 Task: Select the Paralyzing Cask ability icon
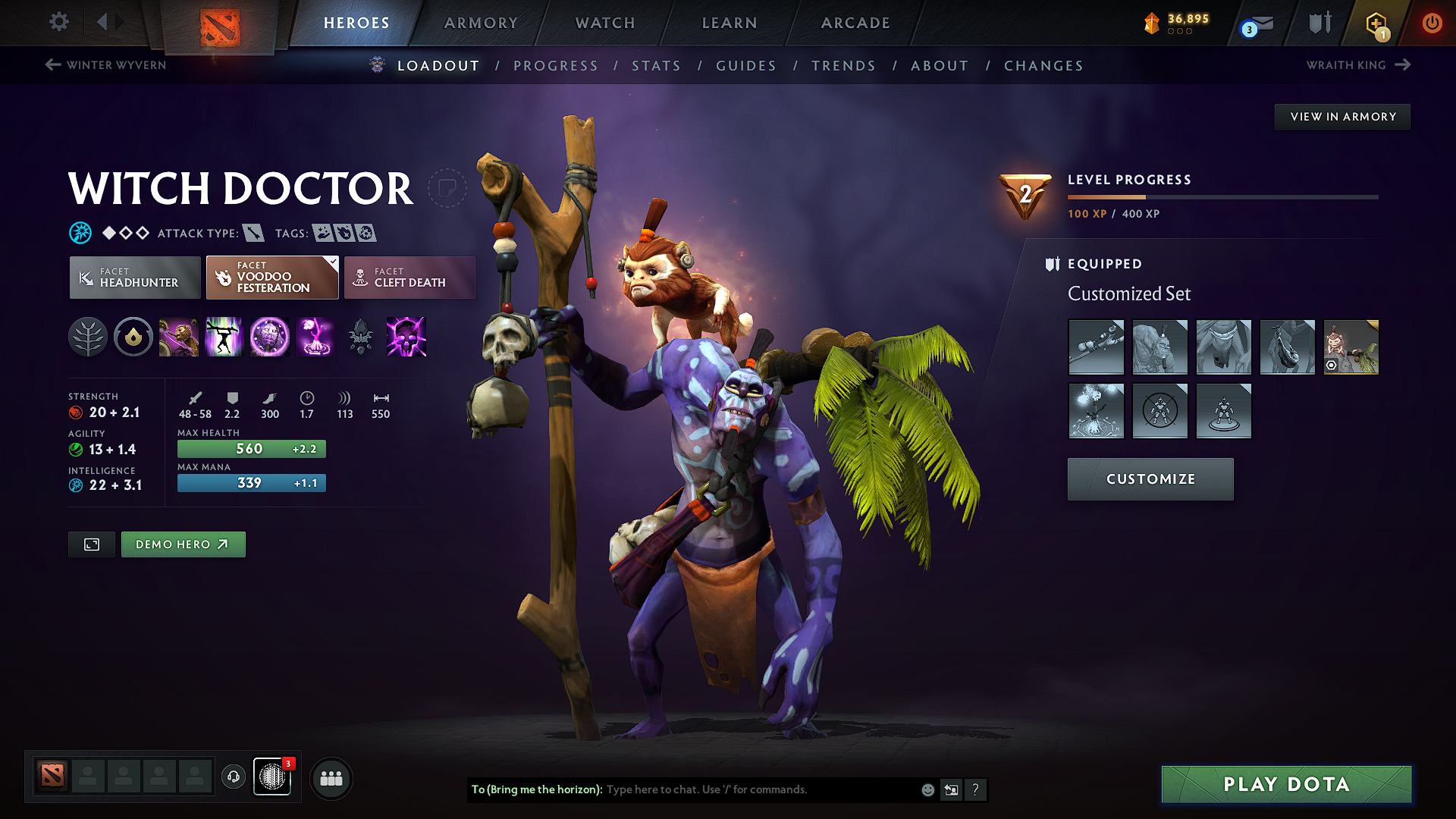pyautogui.click(x=179, y=337)
